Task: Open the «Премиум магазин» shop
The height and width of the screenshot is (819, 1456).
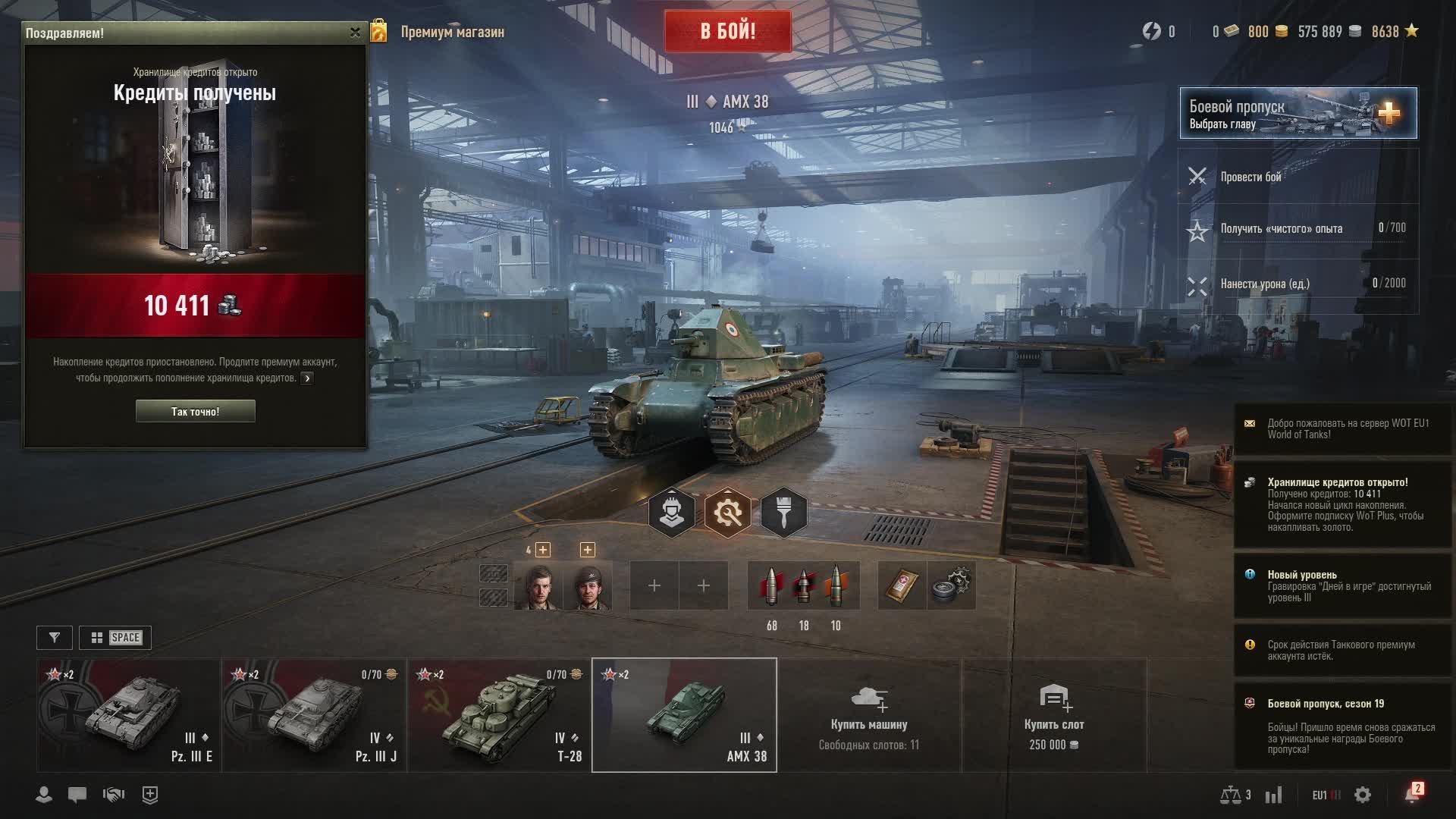Action: [x=451, y=32]
